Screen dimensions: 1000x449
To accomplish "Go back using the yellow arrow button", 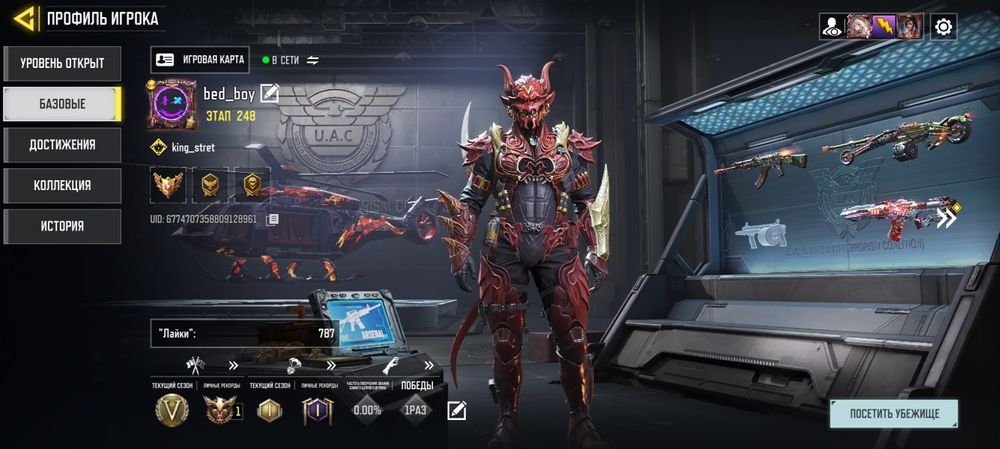I will point(25,18).
